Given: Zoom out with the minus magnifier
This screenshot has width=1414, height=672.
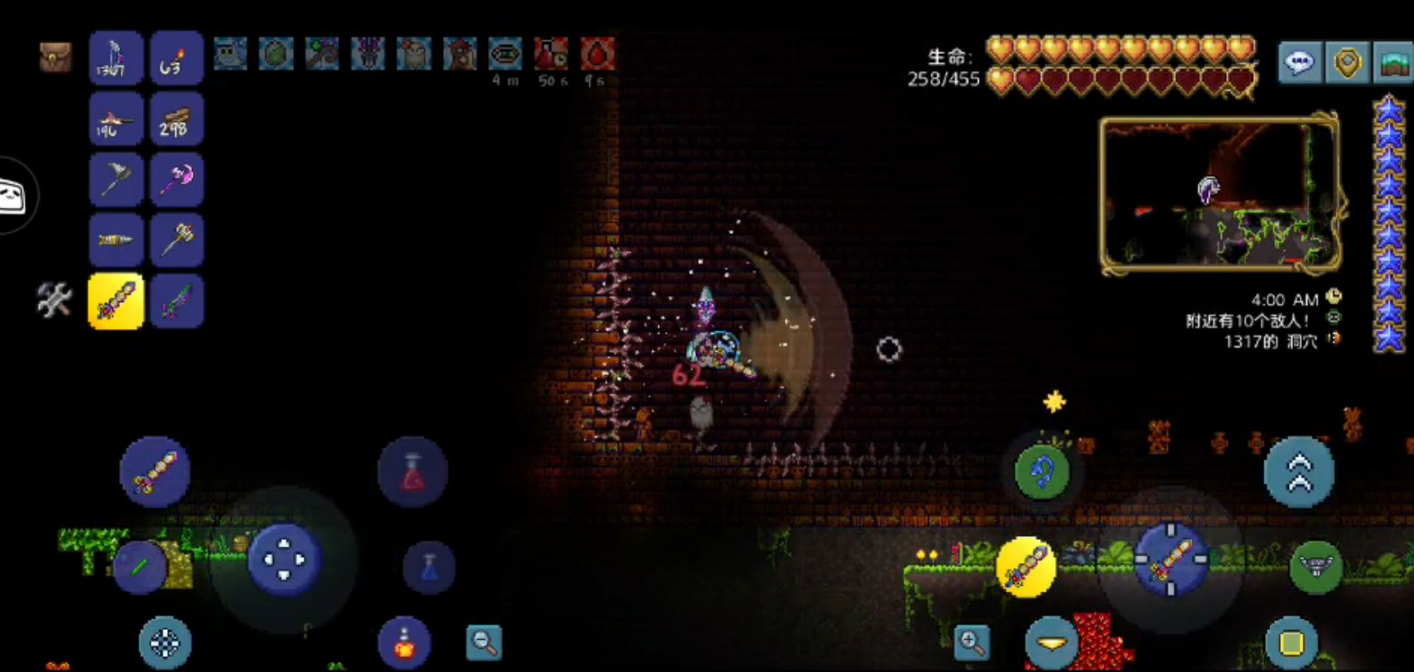Looking at the screenshot, I should pyautogui.click(x=484, y=642).
